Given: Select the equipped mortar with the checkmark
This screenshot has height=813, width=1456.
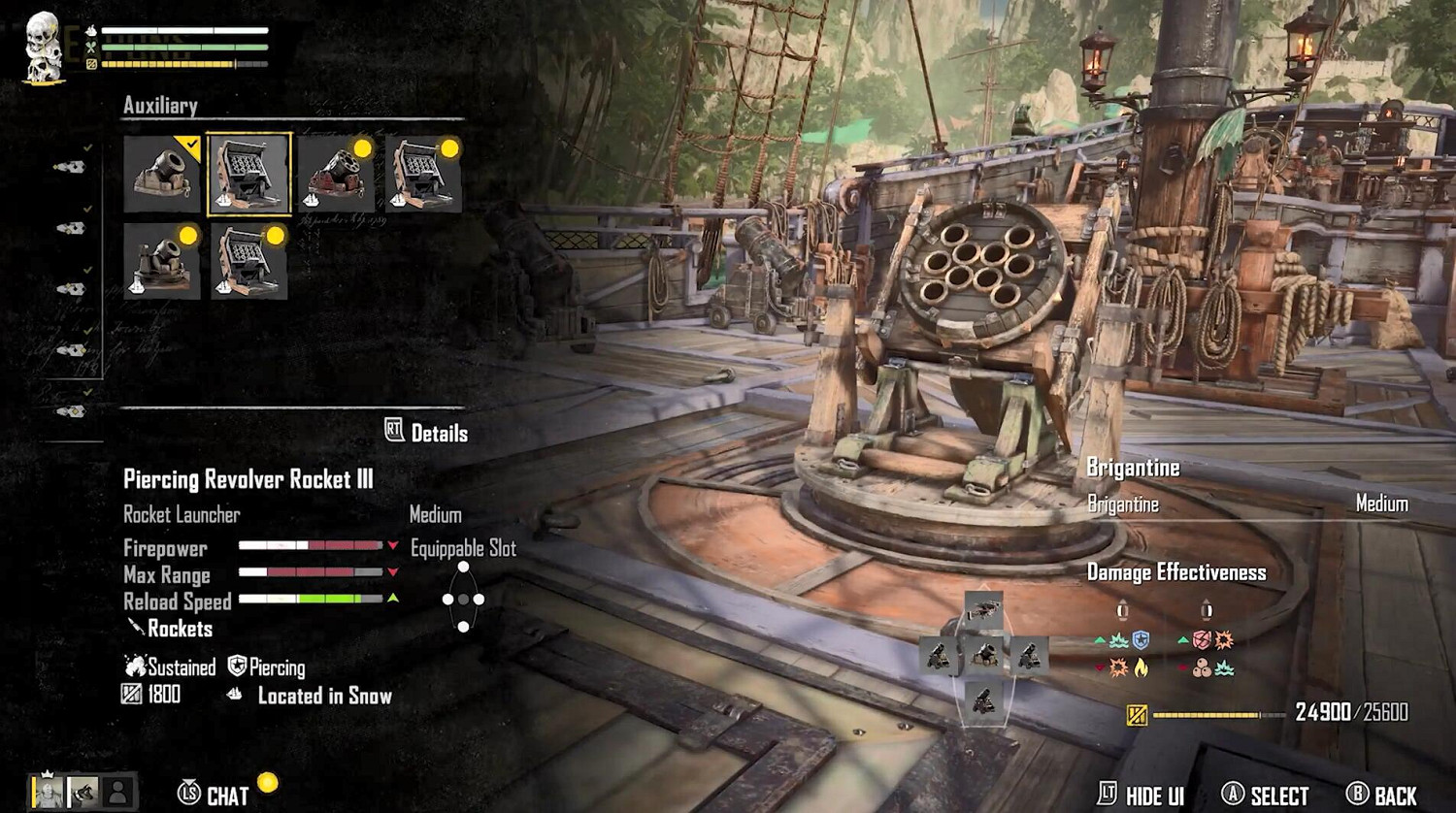Looking at the screenshot, I should (x=162, y=175).
